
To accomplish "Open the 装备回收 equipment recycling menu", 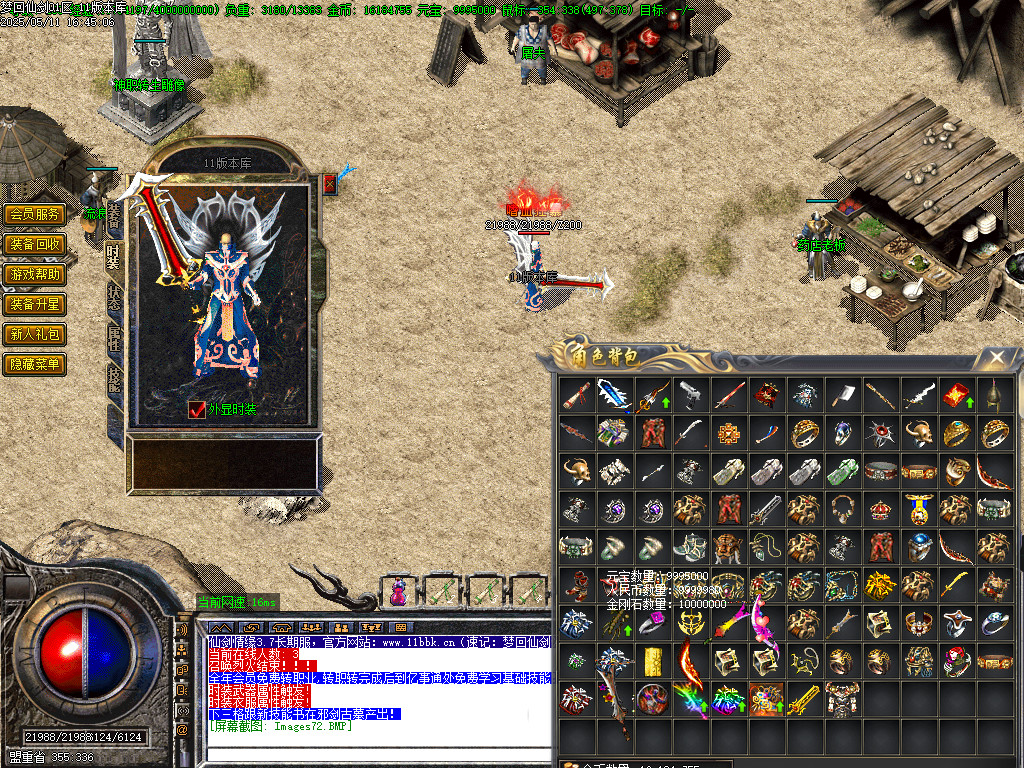I will (34, 244).
